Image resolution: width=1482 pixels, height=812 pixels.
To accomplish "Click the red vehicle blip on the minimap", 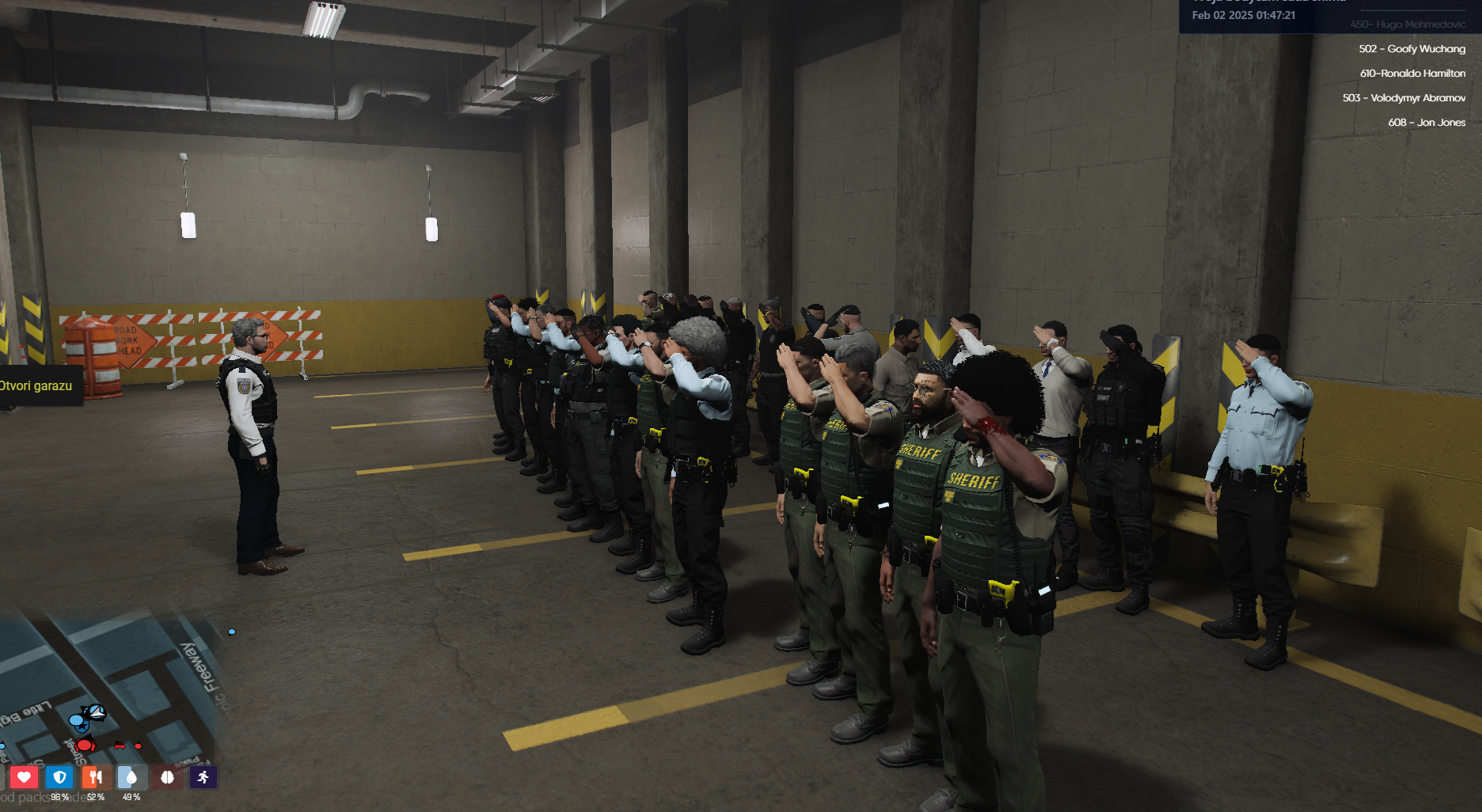I will 120,745.
